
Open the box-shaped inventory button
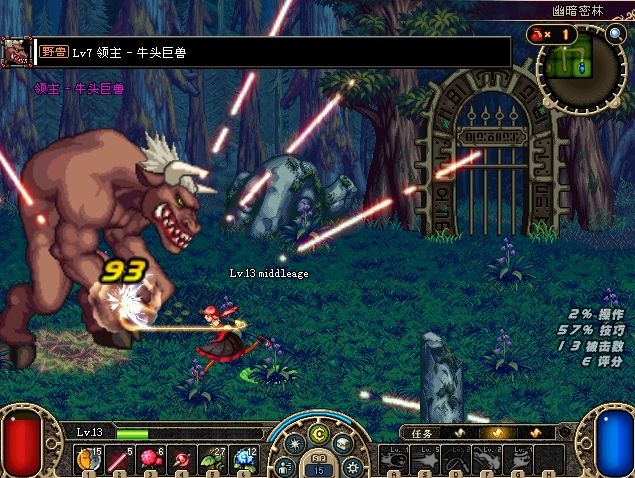[x=343, y=443]
